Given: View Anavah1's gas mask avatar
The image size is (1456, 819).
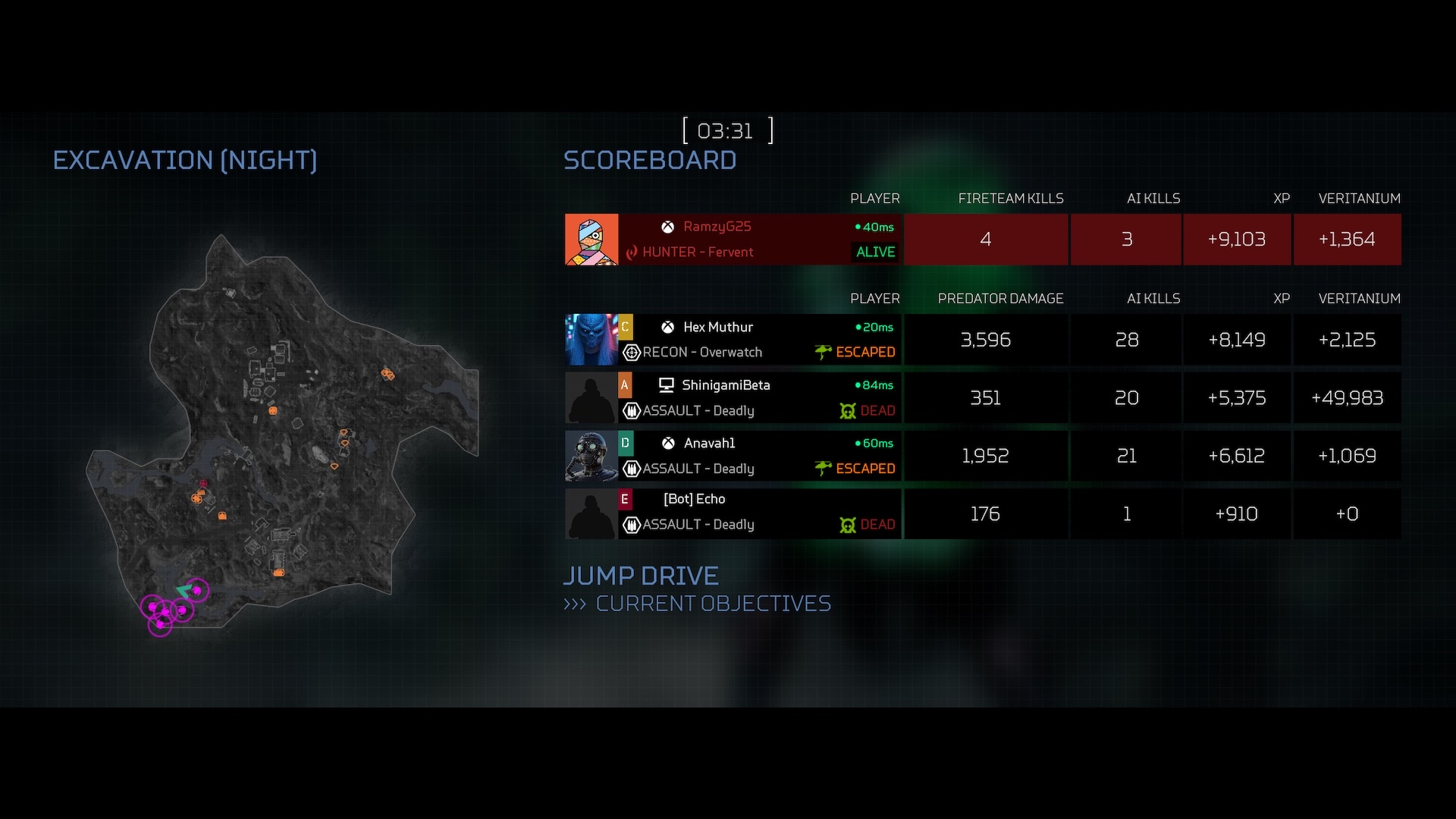Looking at the screenshot, I should (591, 456).
